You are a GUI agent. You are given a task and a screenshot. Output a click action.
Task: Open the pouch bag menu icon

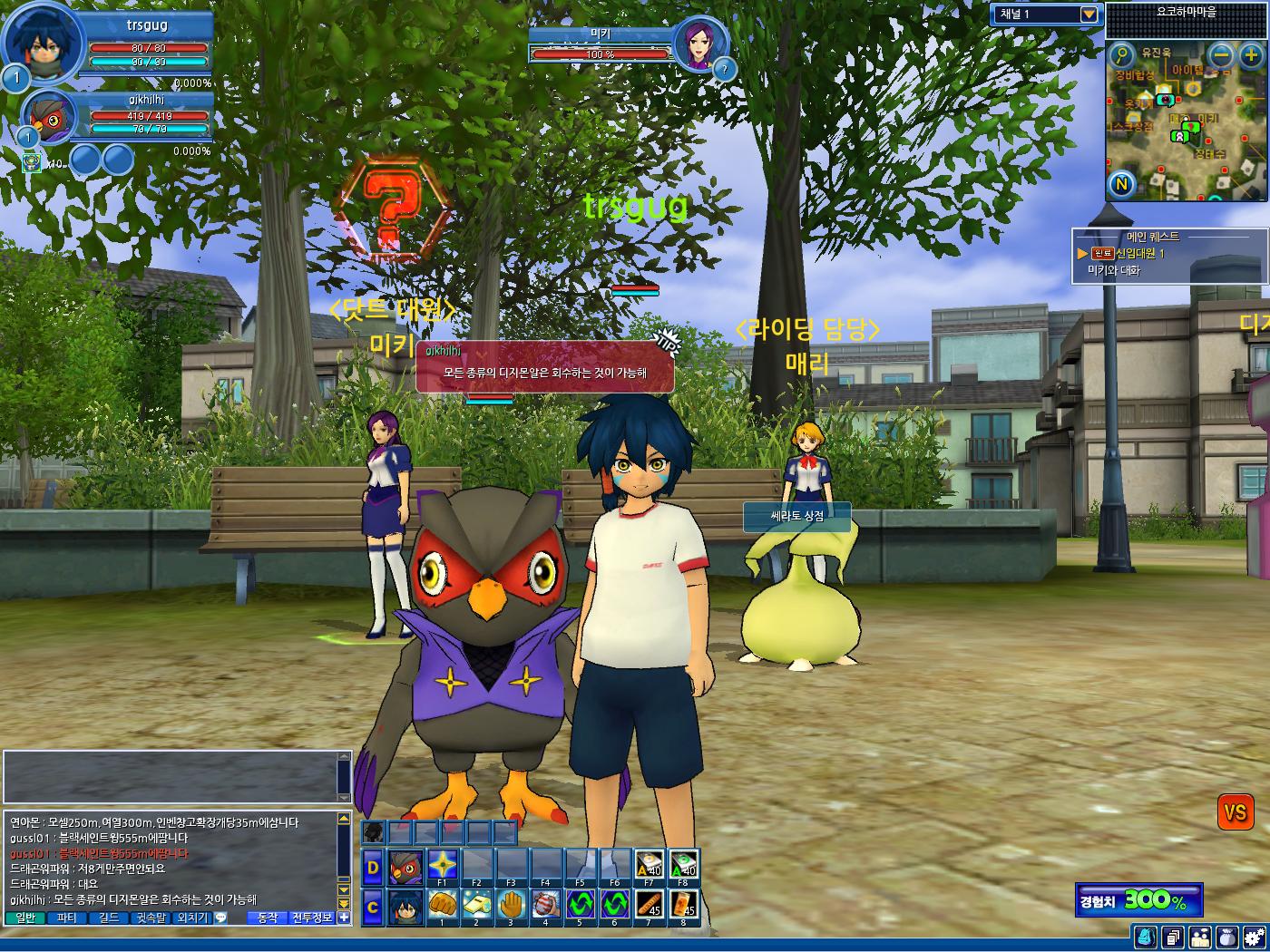point(1227,937)
